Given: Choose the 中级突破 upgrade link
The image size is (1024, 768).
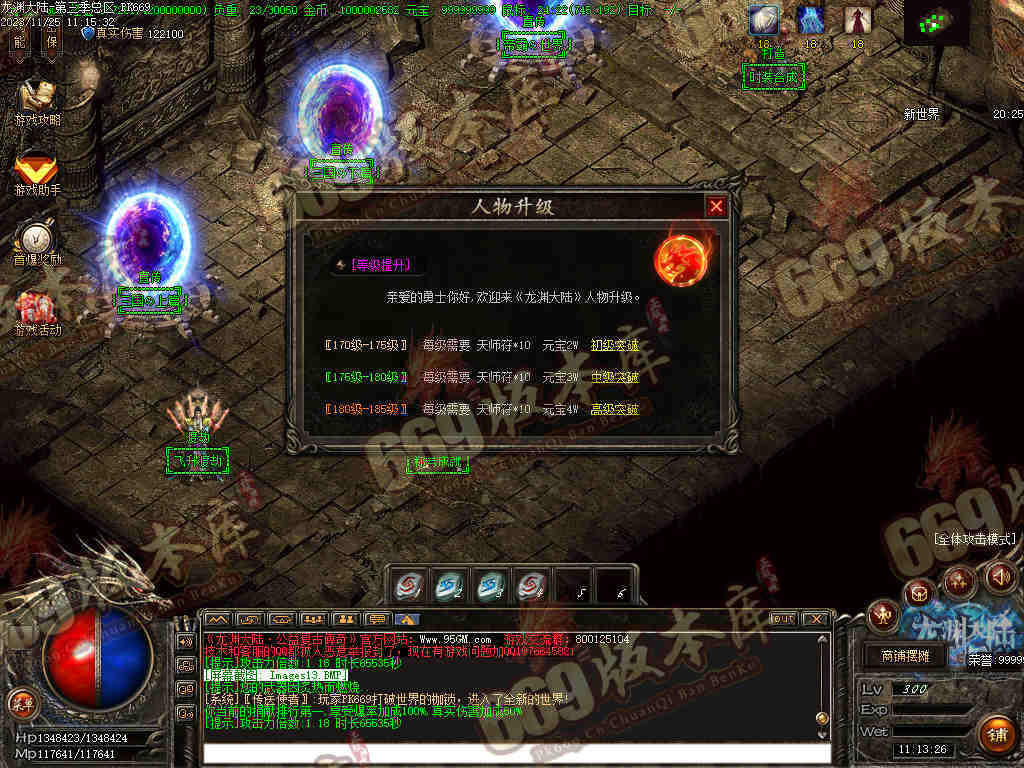Looking at the screenshot, I should point(614,377).
